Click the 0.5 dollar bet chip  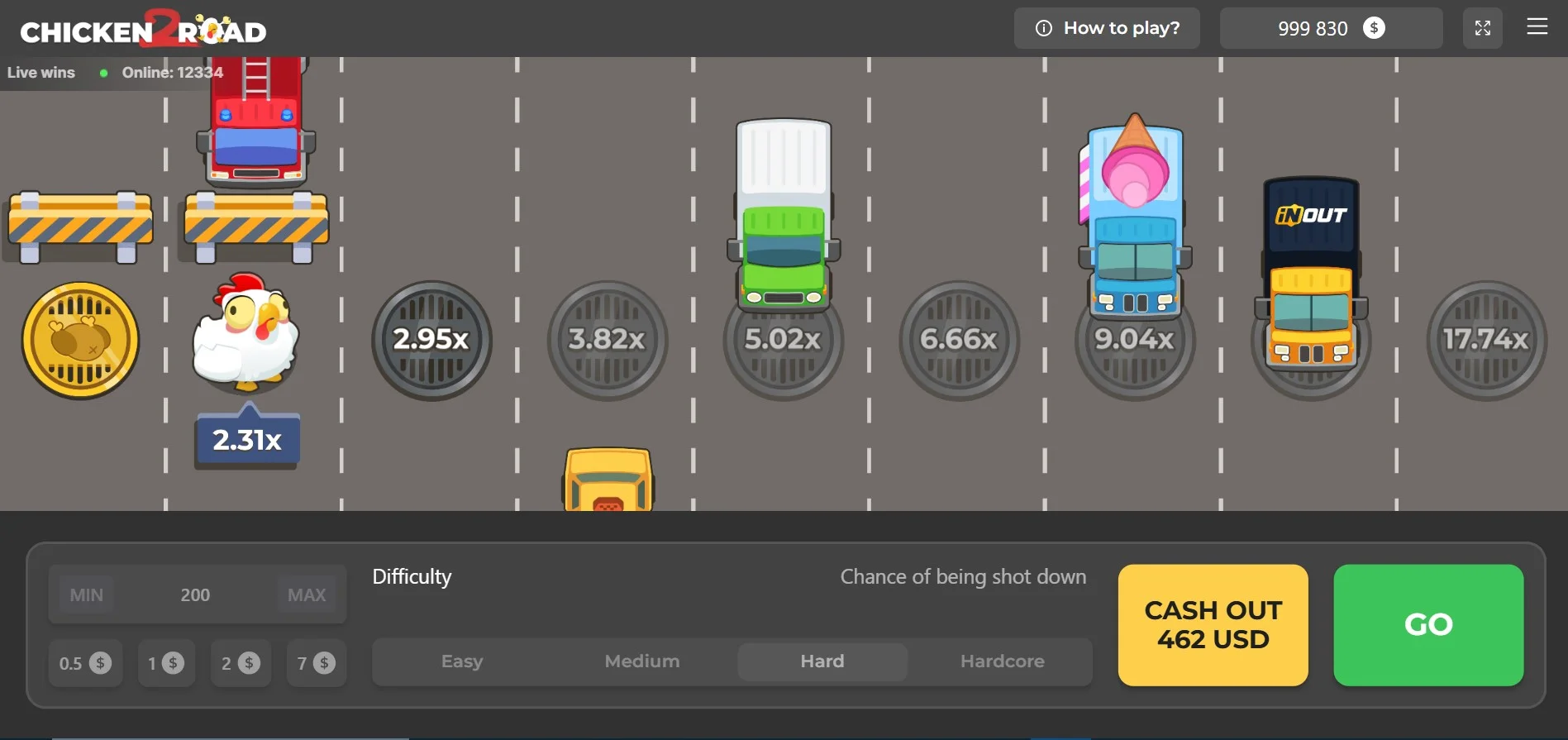[x=85, y=662]
